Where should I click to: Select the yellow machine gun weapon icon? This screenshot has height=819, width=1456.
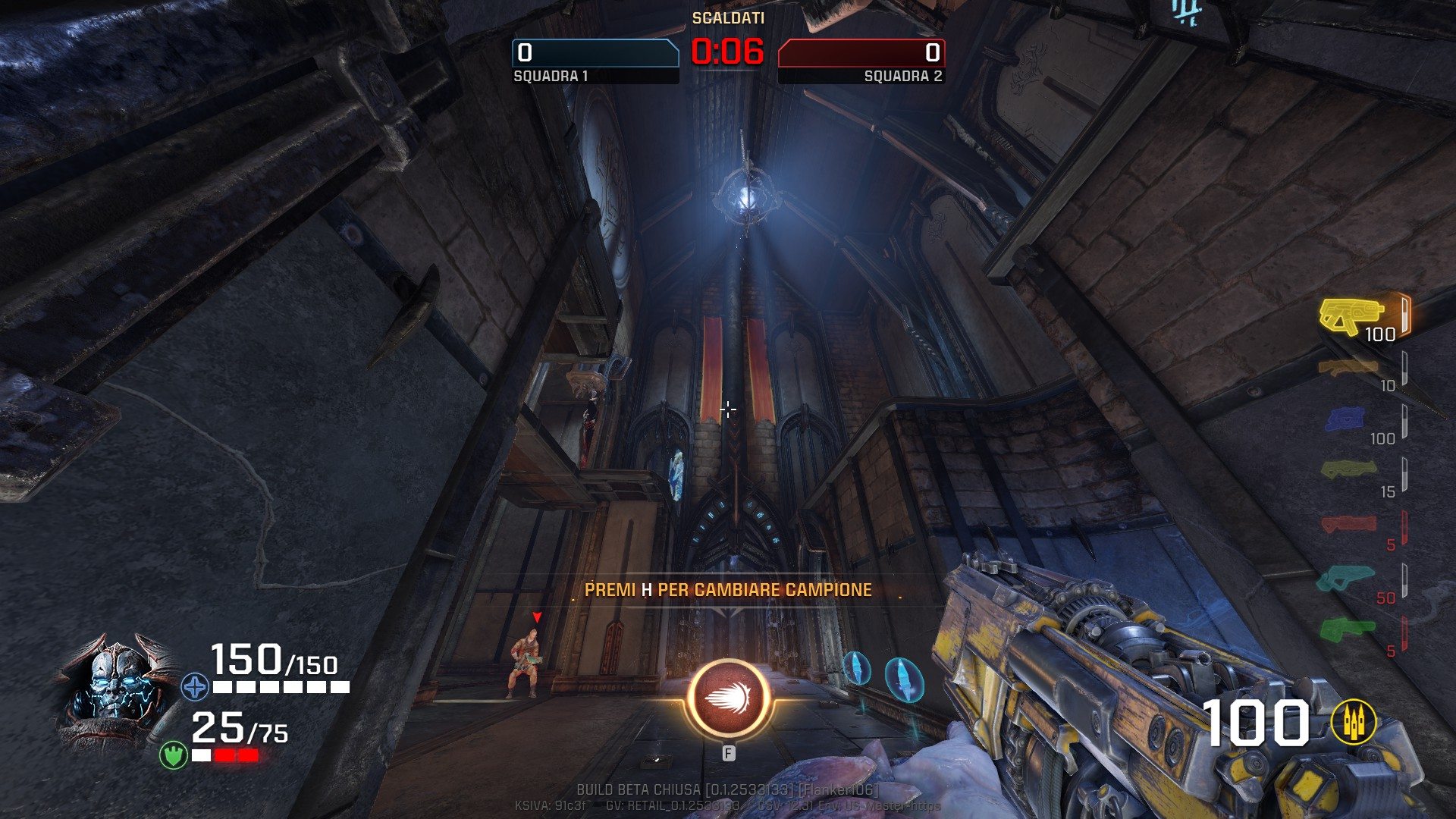pyautogui.click(x=1351, y=315)
